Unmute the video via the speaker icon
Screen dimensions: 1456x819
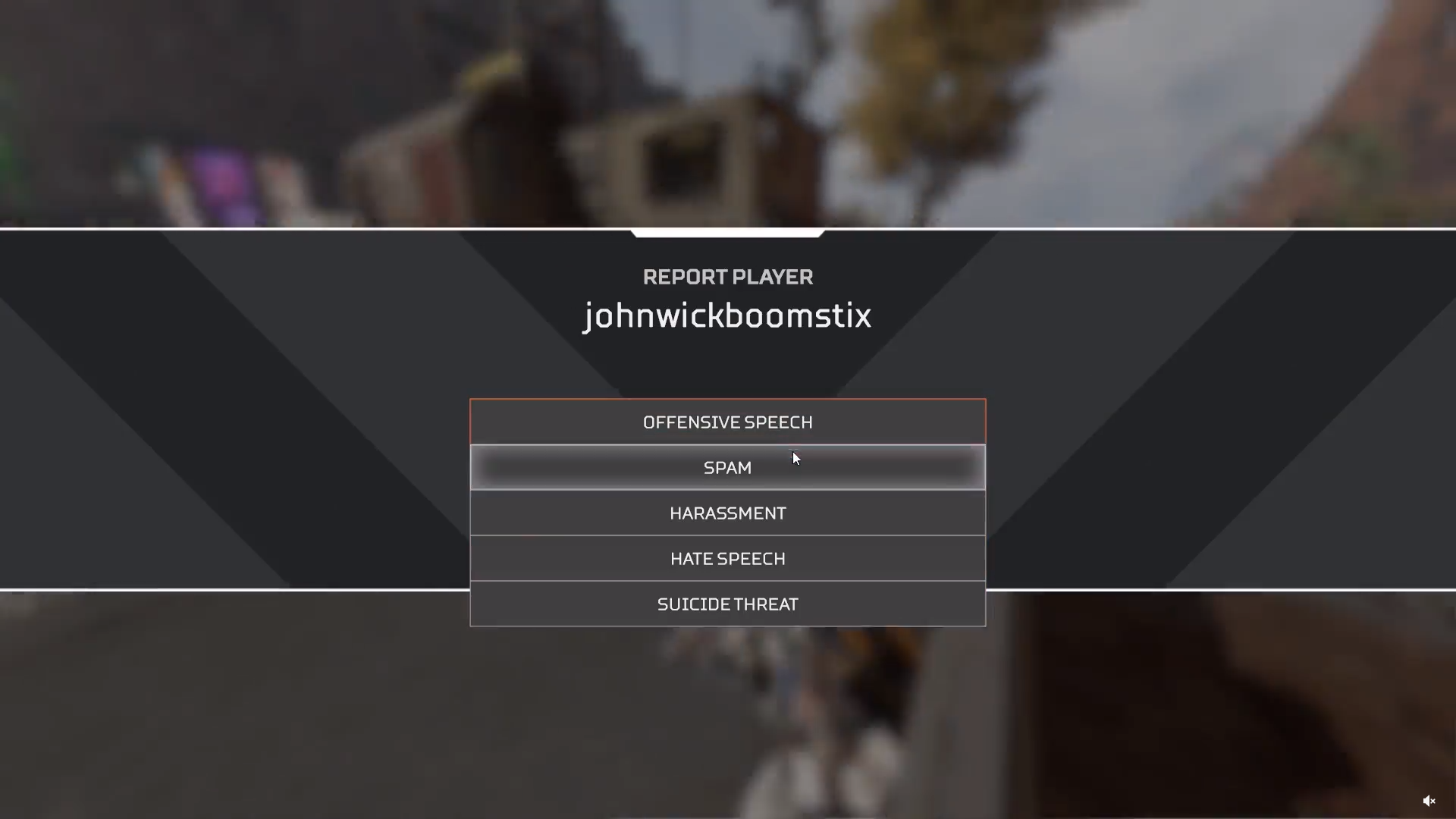pos(1430,801)
